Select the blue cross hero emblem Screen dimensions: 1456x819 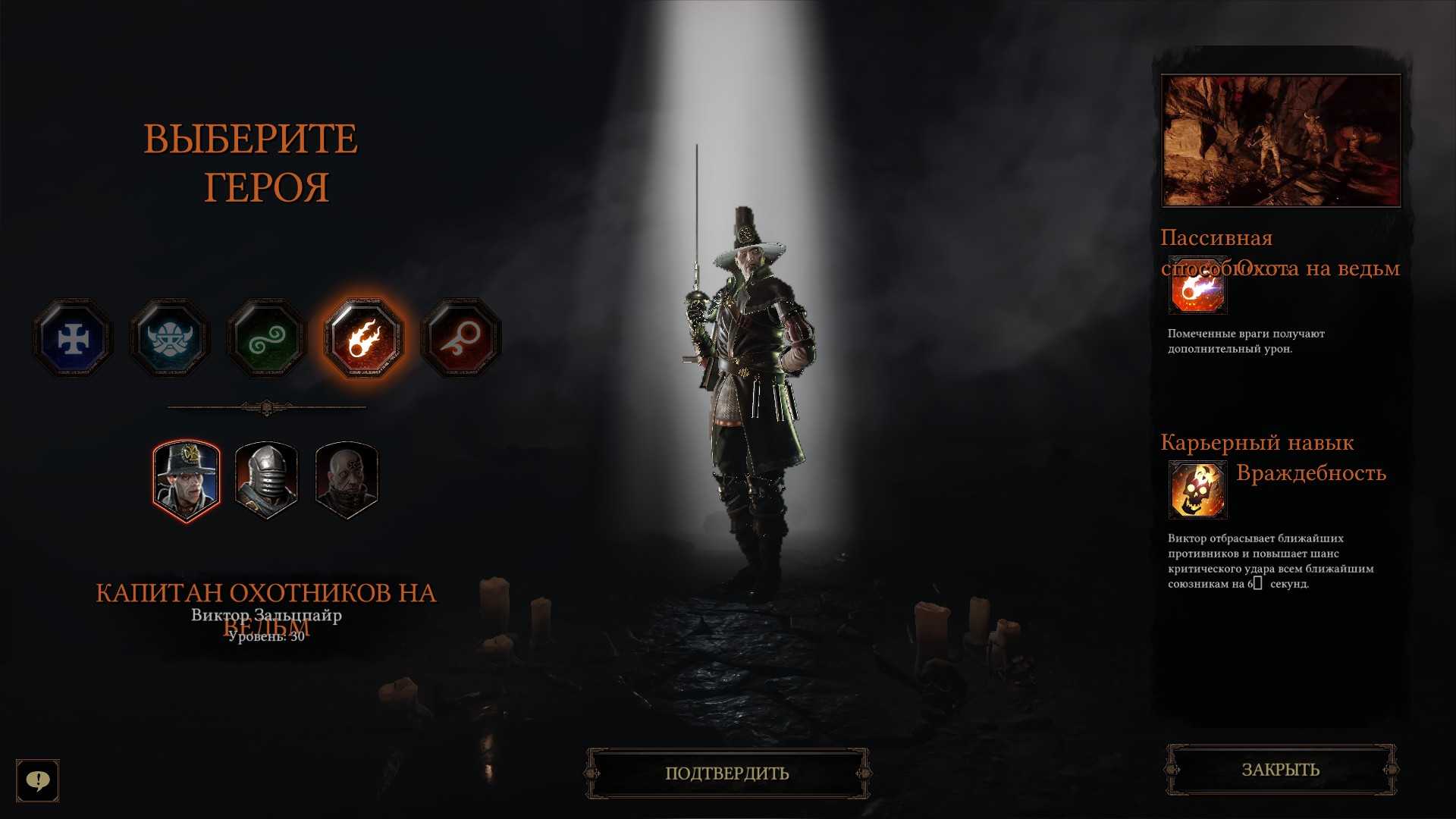point(73,338)
